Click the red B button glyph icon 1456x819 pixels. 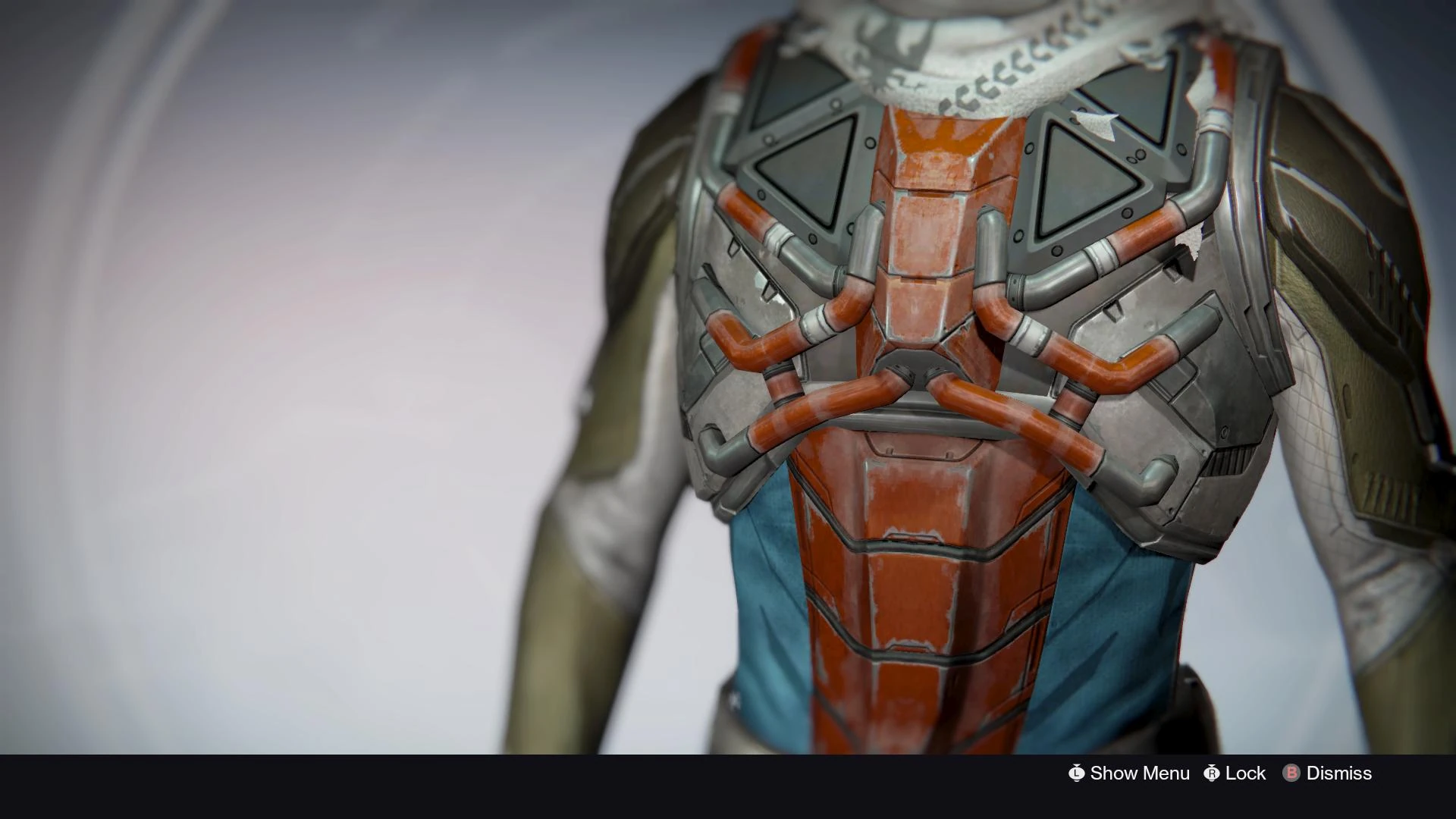click(1289, 773)
